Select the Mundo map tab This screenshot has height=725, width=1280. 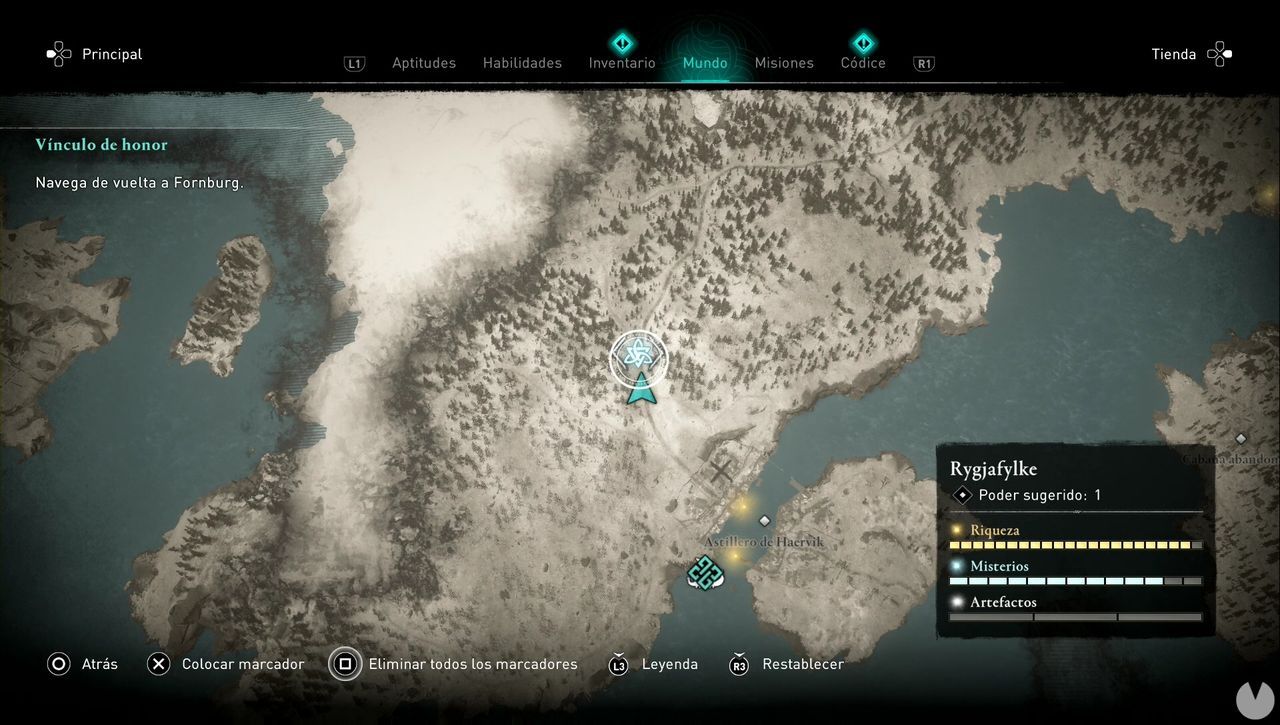coord(705,63)
